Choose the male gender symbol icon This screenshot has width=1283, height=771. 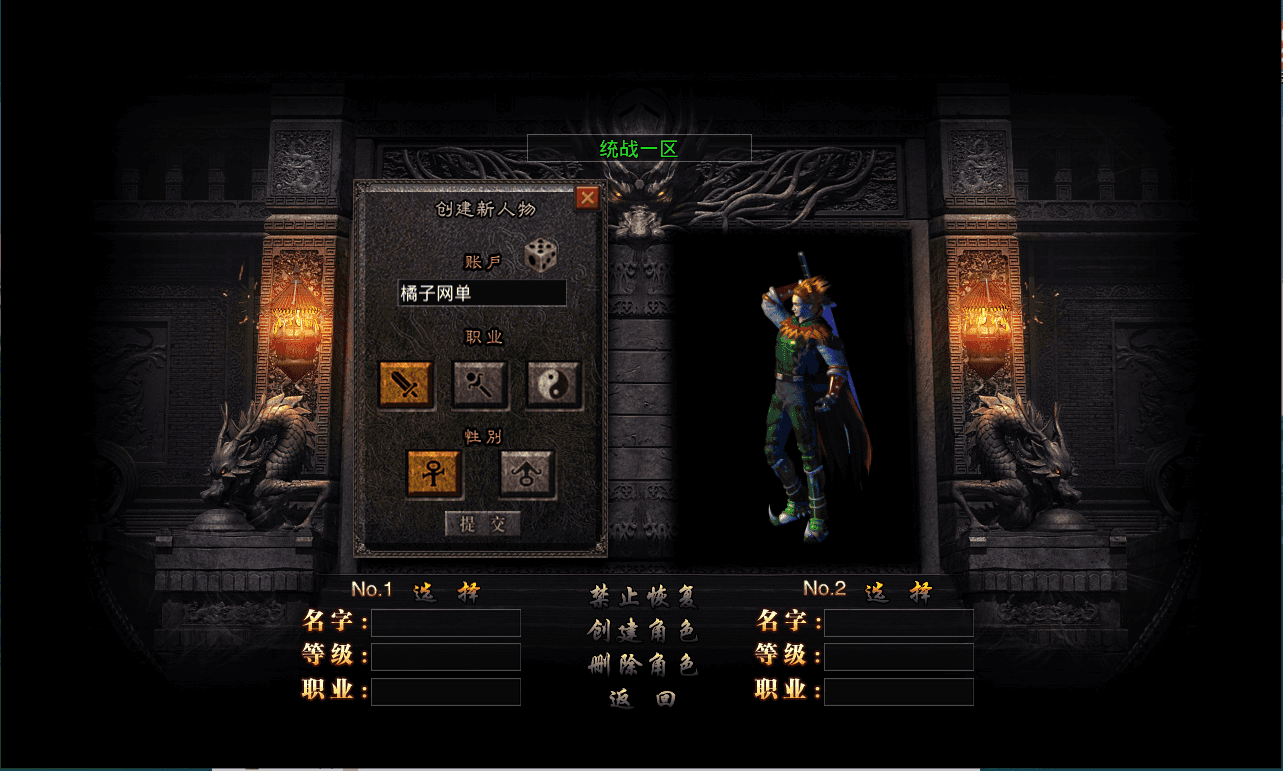527,472
